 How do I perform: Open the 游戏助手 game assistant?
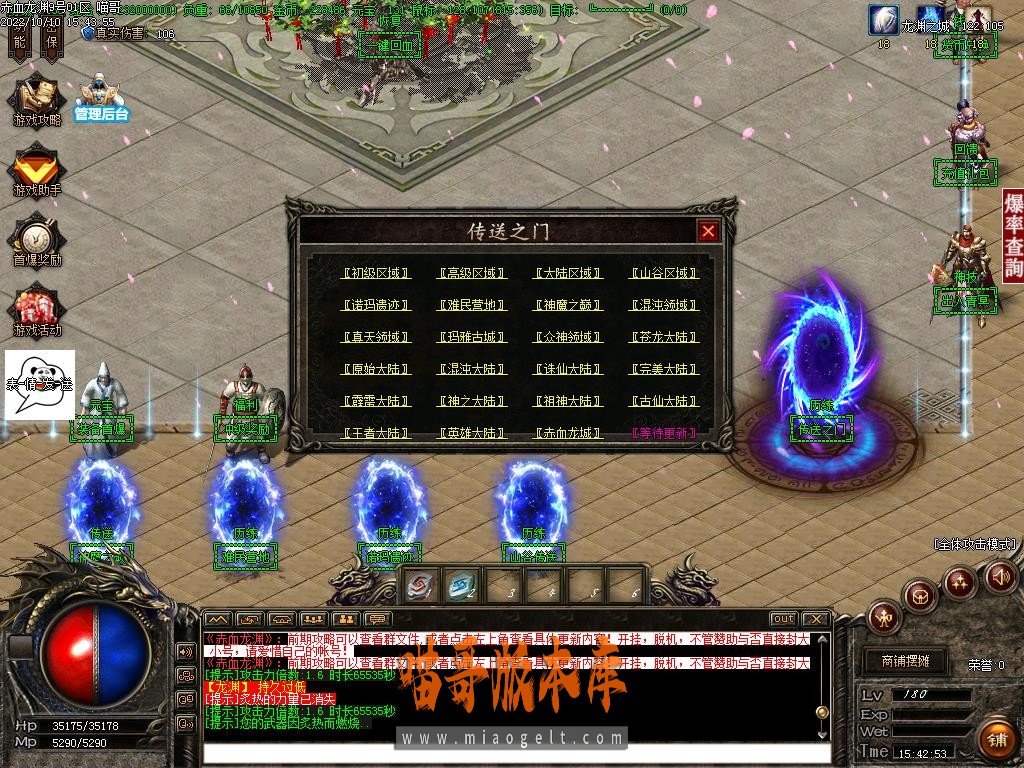coord(37,170)
